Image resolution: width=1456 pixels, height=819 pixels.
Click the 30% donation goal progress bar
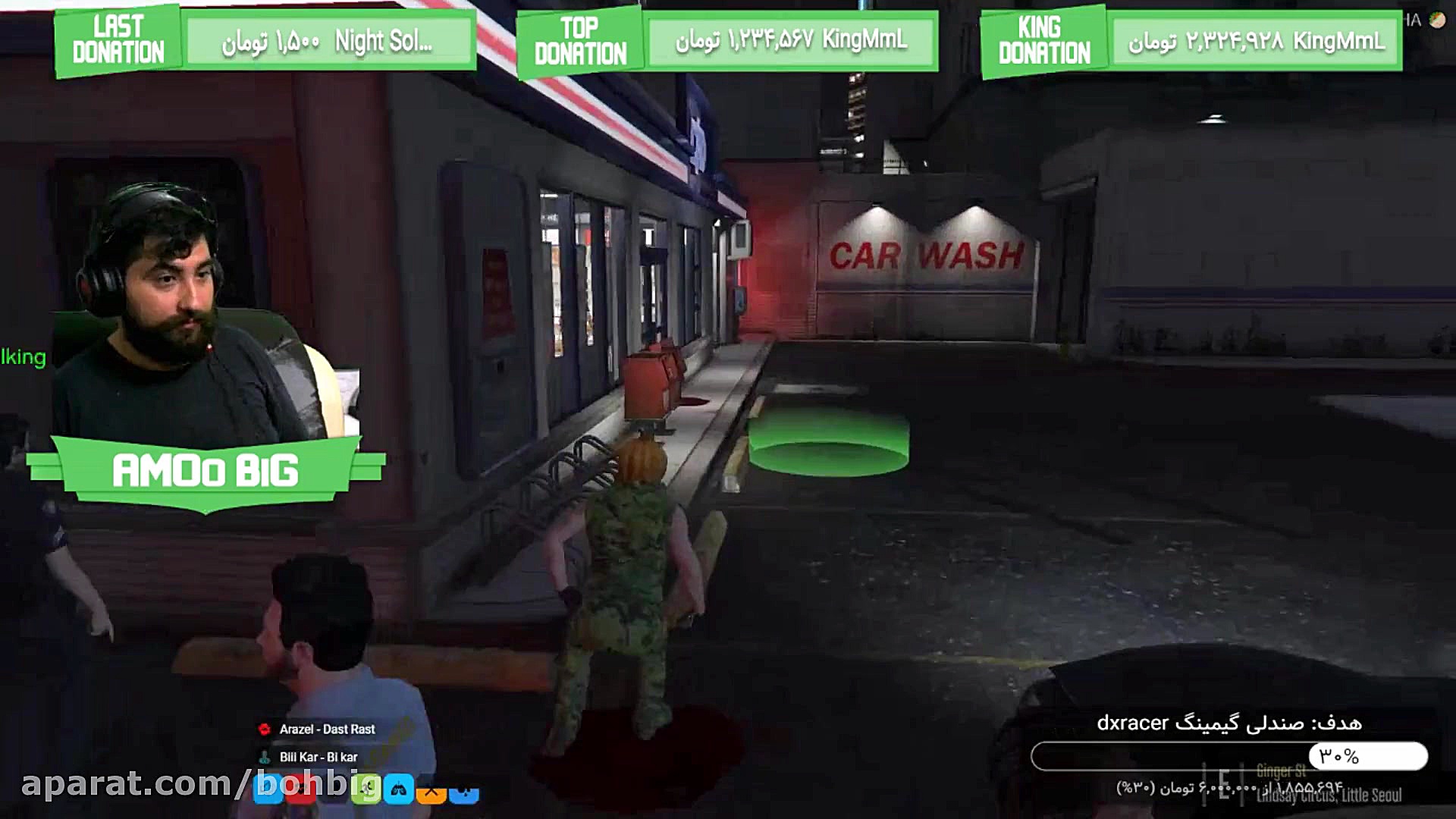(x=1236, y=755)
